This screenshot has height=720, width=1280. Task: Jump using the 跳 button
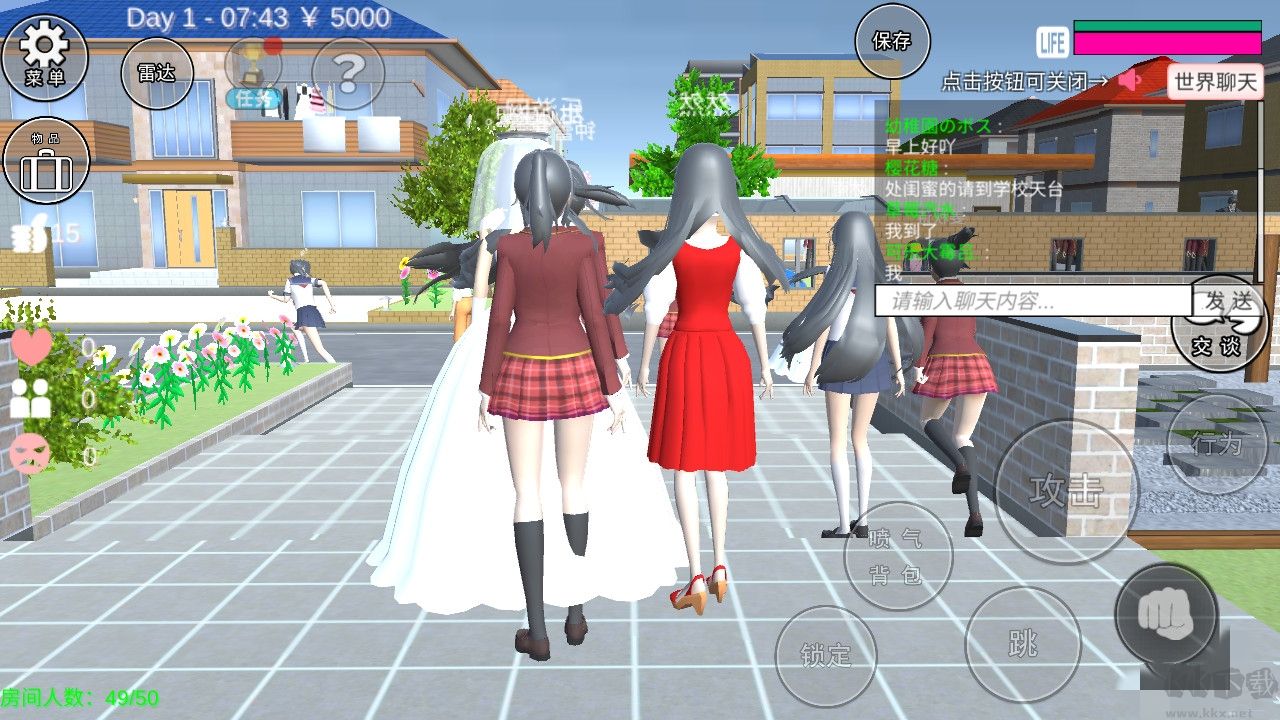[x=1023, y=645]
